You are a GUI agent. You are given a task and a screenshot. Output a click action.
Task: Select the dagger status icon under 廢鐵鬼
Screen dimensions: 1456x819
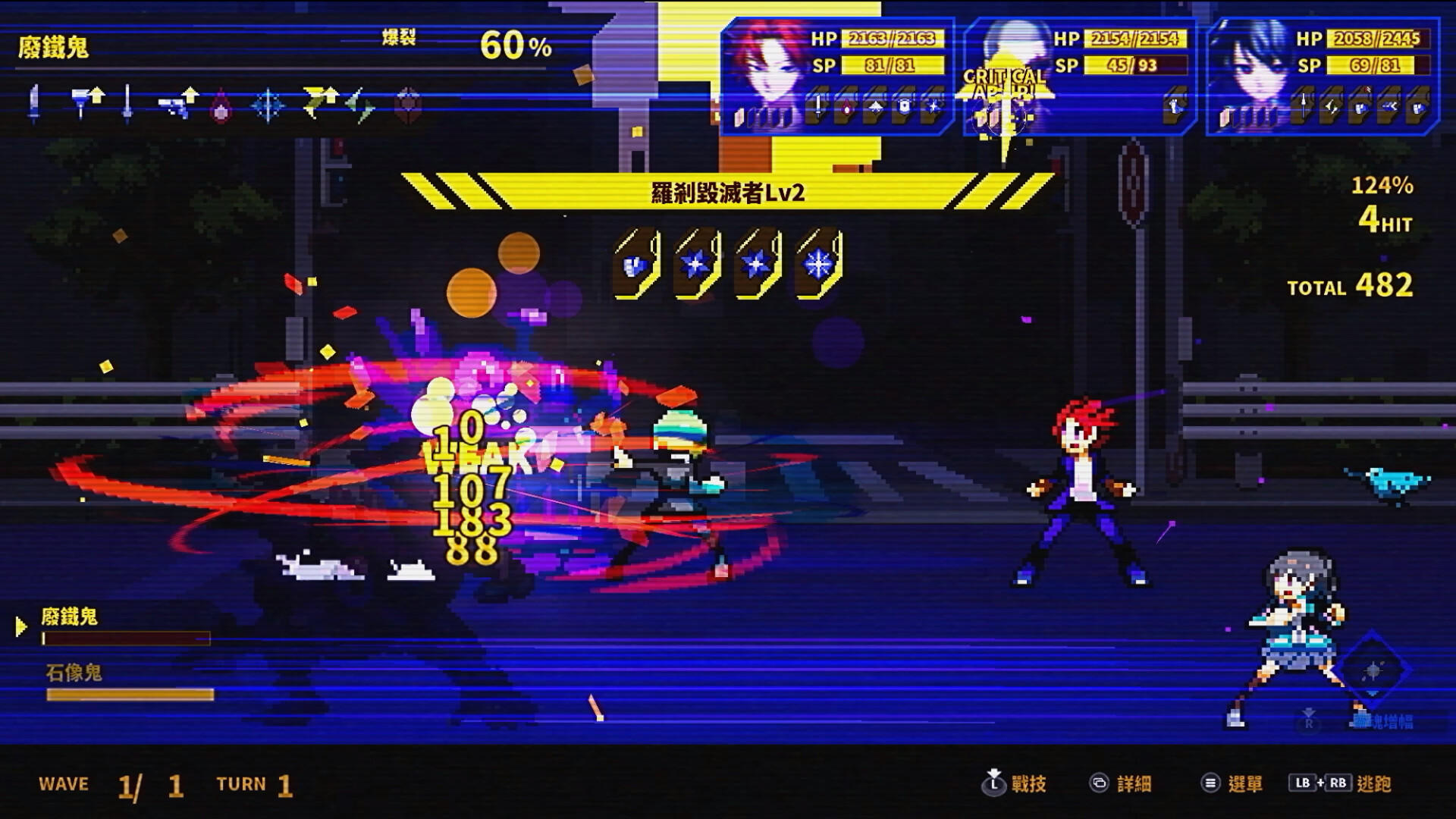coord(34,102)
